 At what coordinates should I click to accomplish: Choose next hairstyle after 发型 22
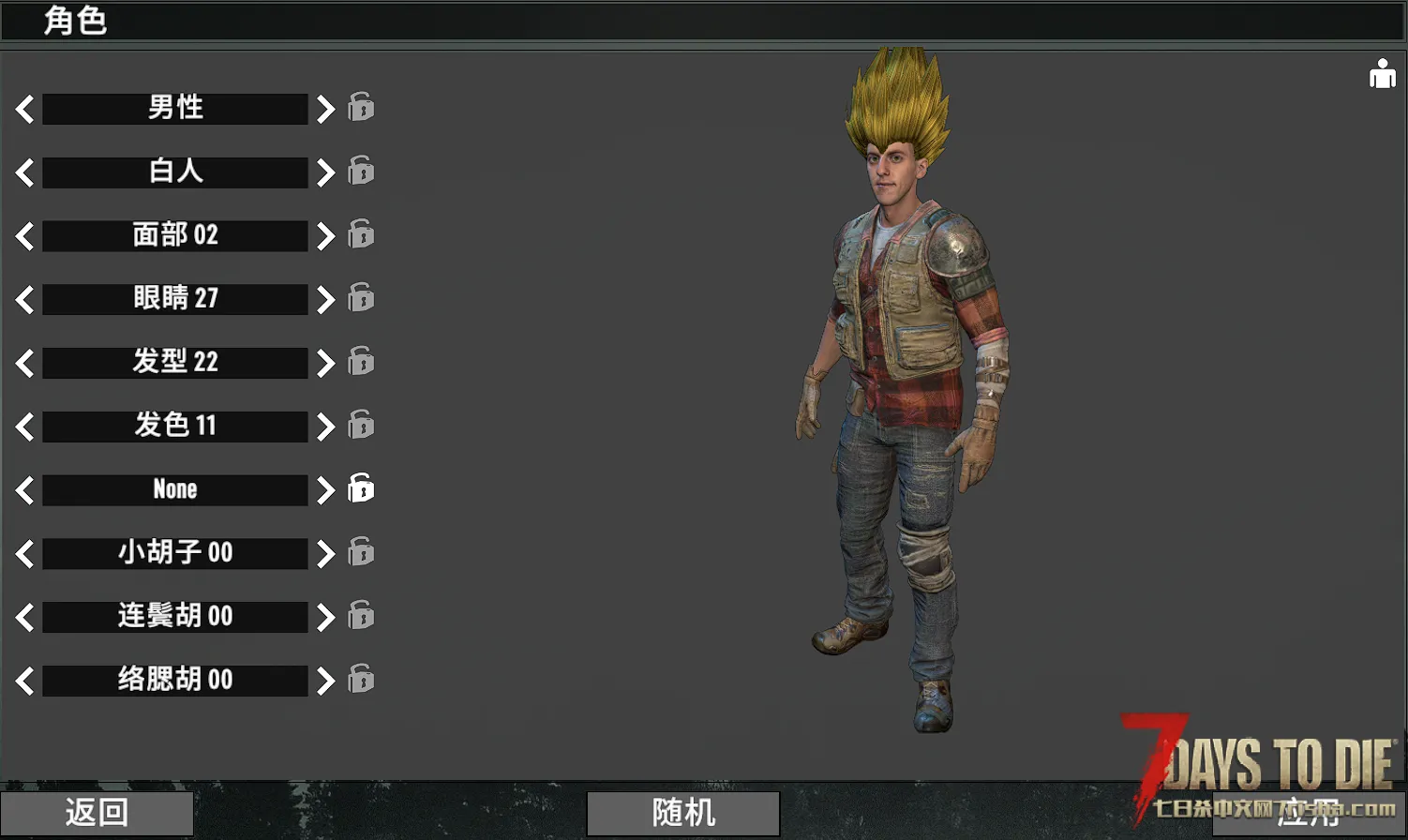pyautogui.click(x=325, y=363)
